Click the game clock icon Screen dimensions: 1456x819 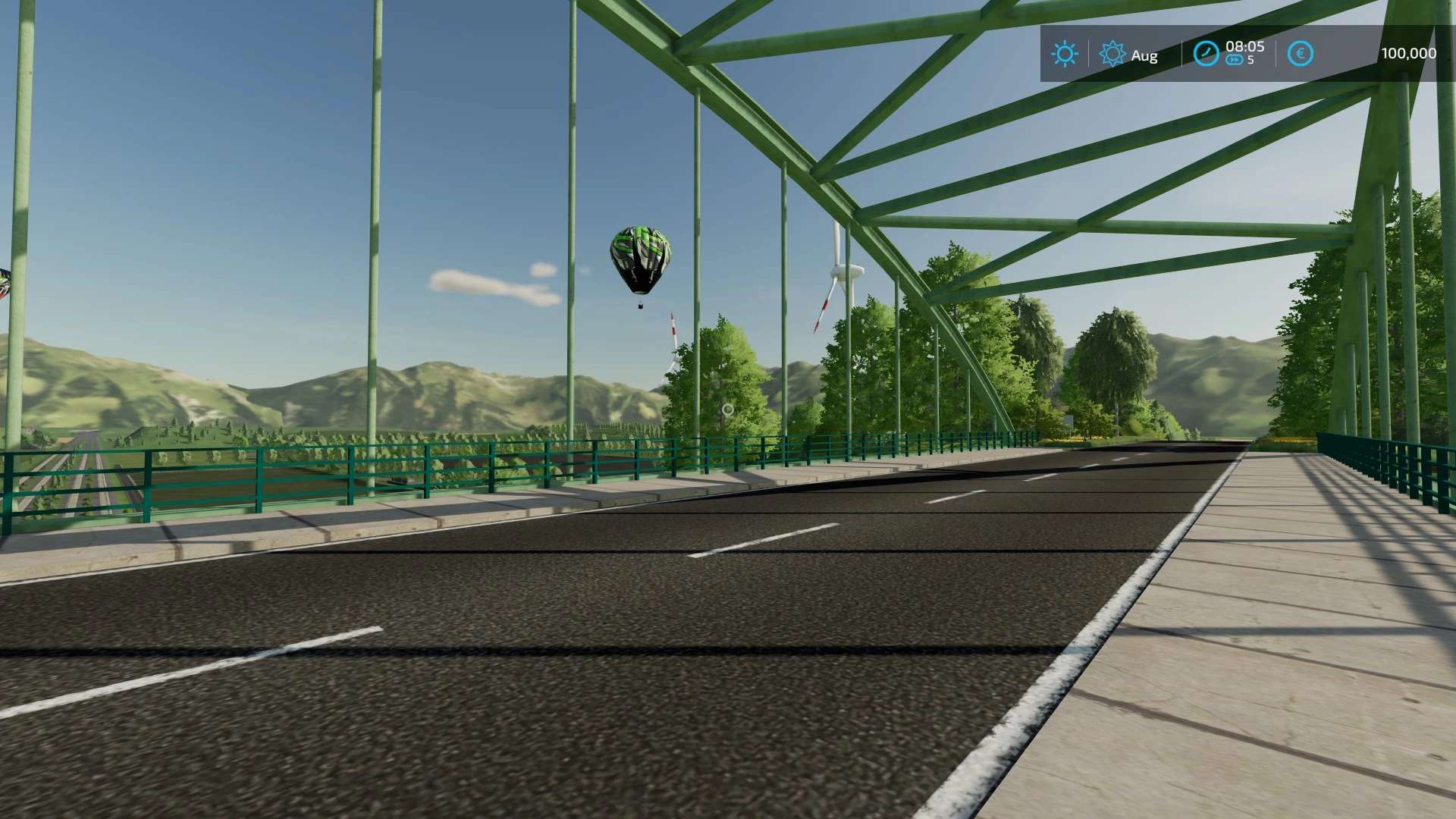(x=1205, y=54)
